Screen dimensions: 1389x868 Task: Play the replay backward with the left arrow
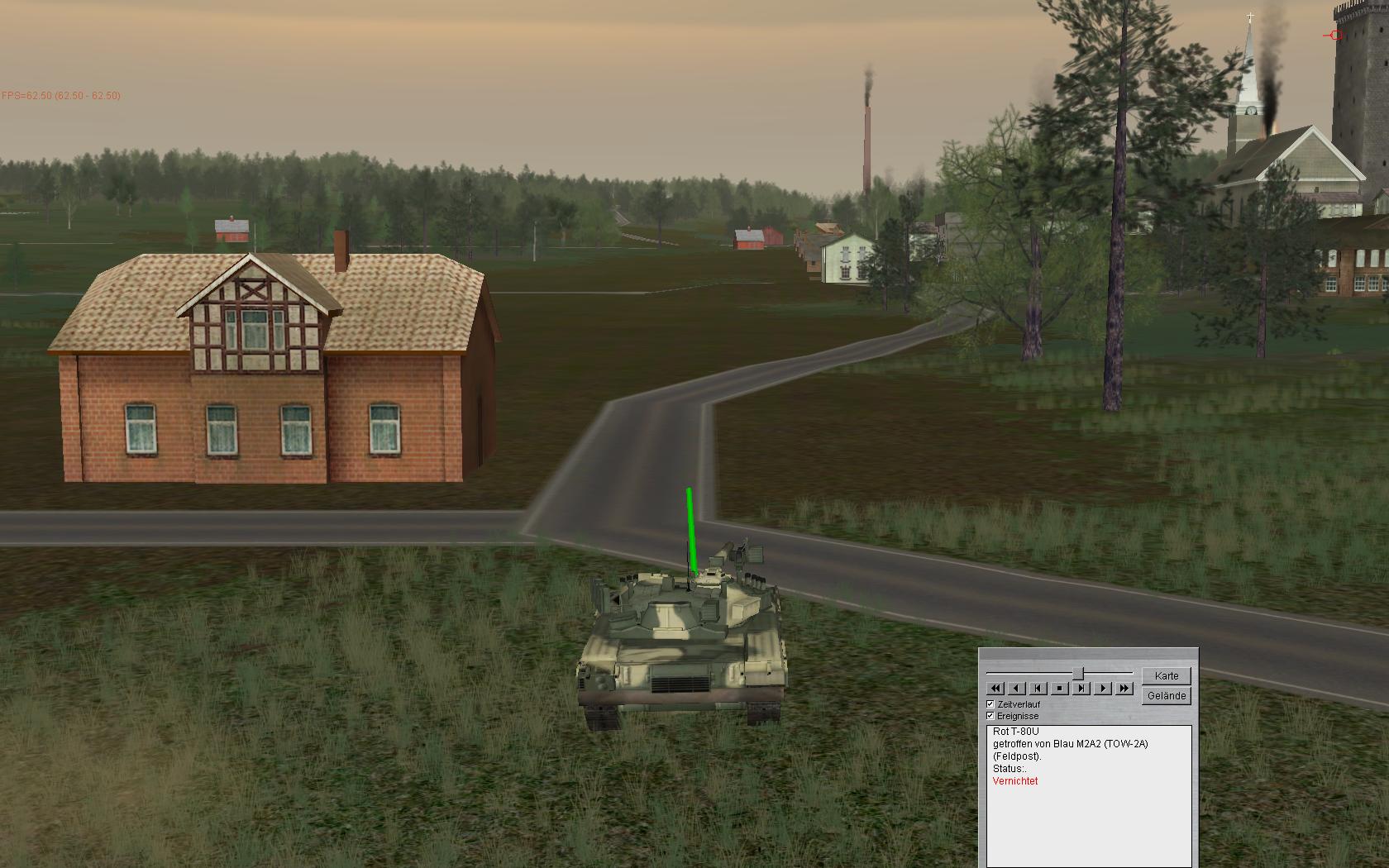click(x=1017, y=689)
